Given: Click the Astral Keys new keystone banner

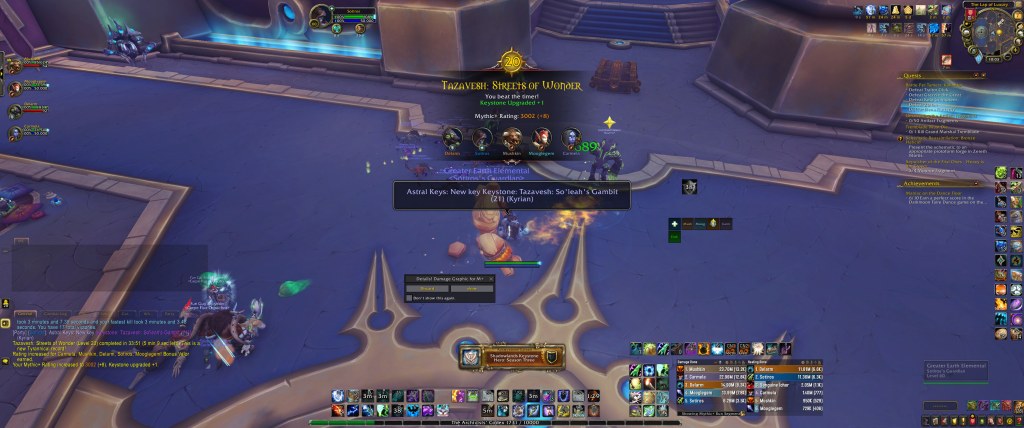Looking at the screenshot, I should point(512,194).
